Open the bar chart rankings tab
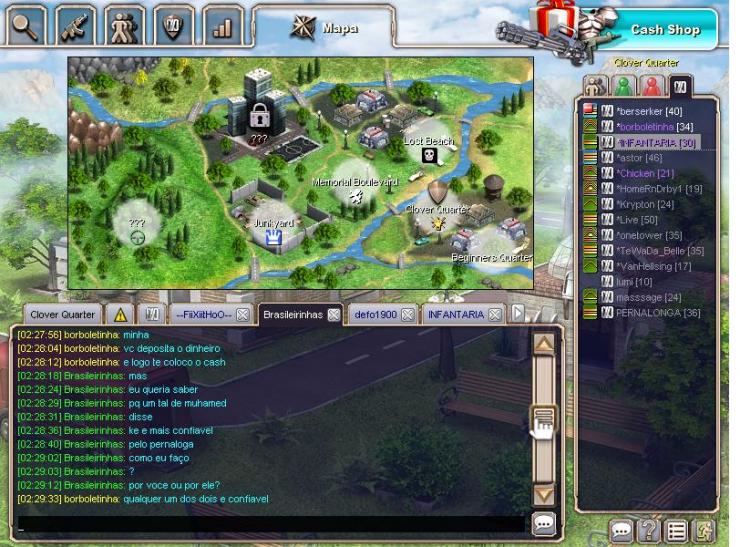 tap(222, 26)
